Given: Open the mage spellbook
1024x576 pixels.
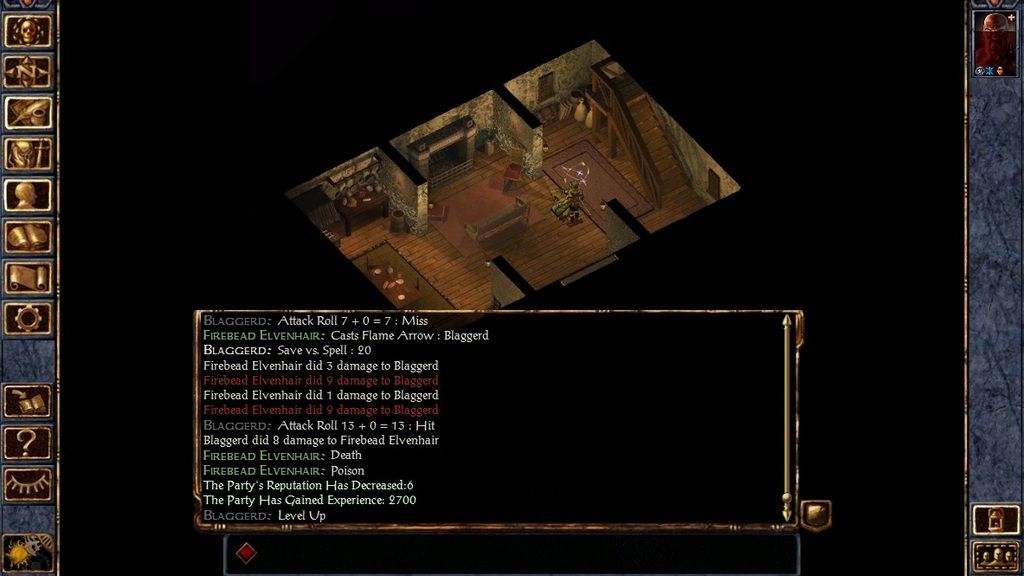Looking at the screenshot, I should click(x=28, y=236).
